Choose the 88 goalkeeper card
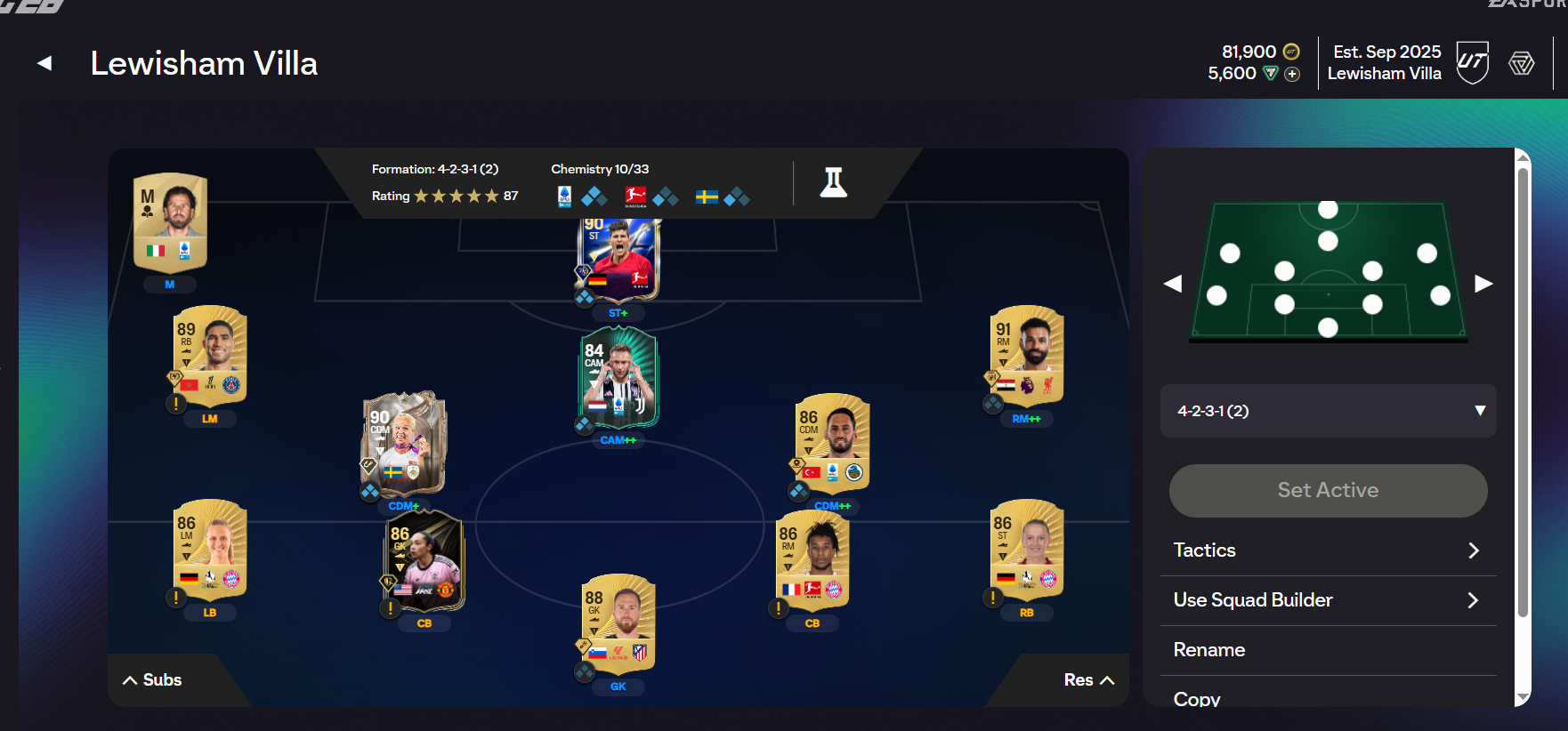 [x=618, y=624]
